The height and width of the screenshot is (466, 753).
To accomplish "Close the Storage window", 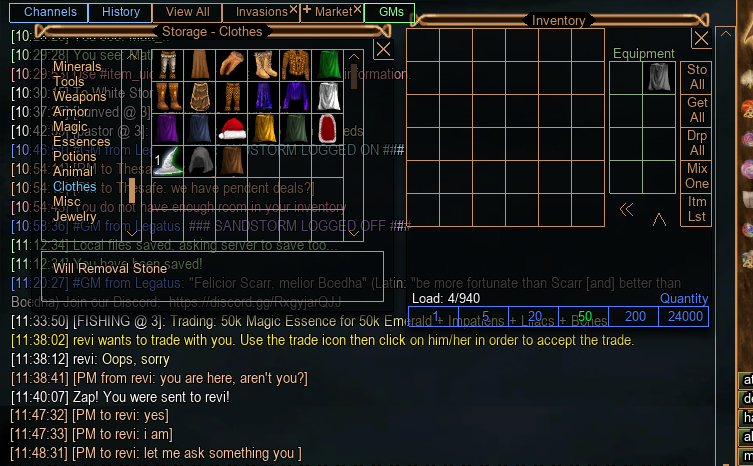I will pos(383,49).
